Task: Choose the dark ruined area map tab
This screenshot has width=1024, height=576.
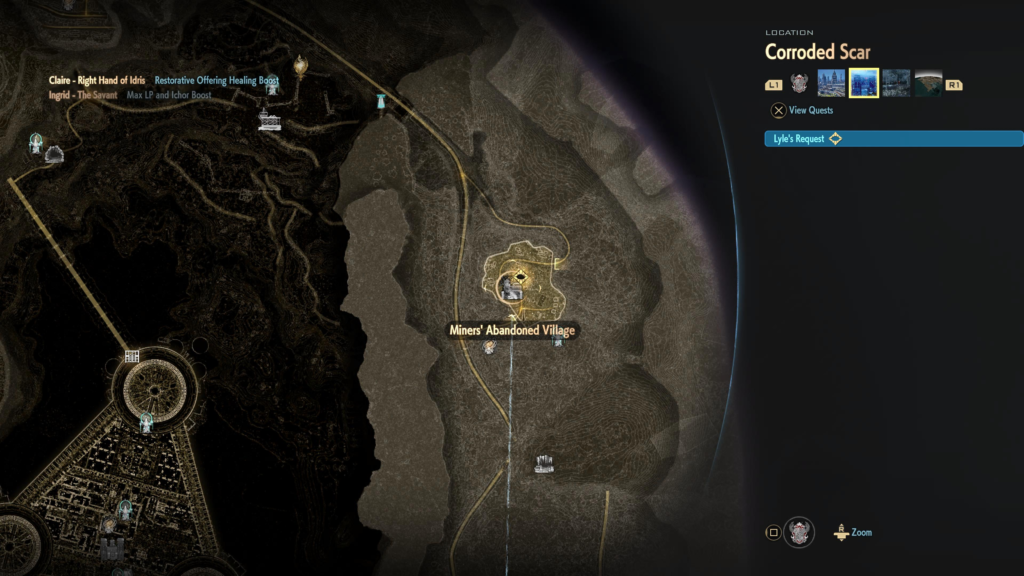Action: point(896,83)
